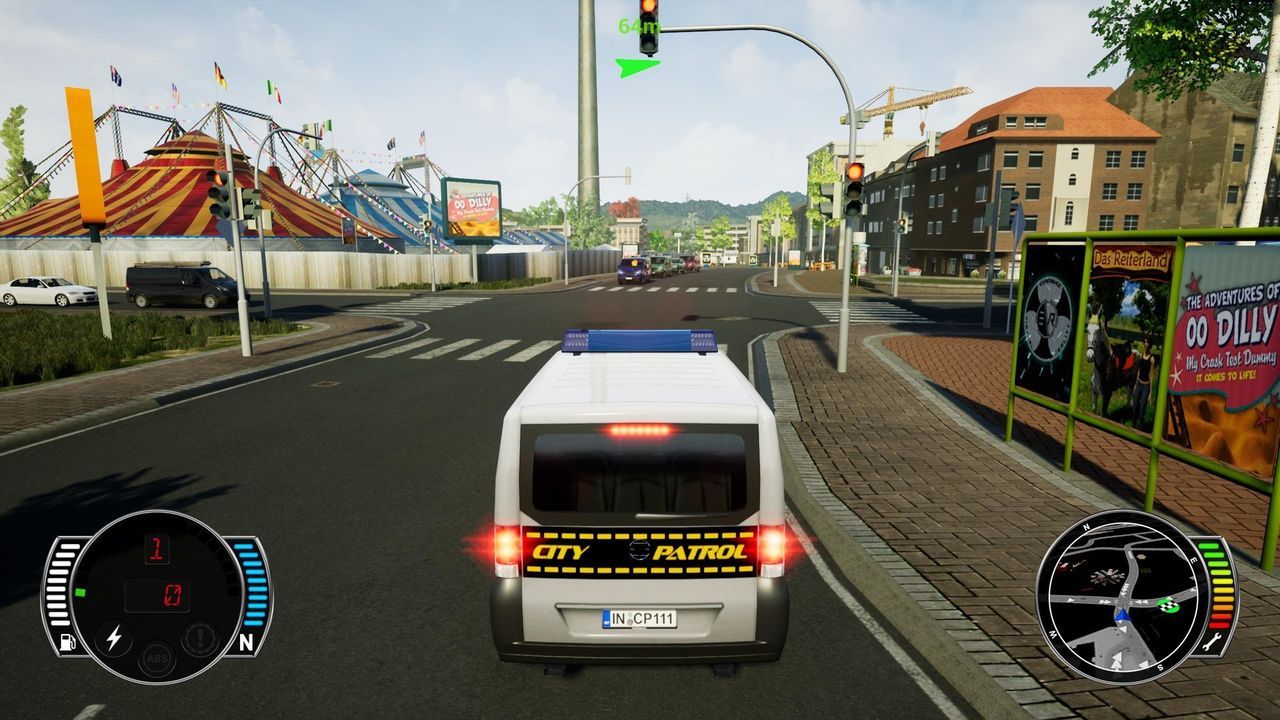Click the fuel pump icon on the speedometer
The width and height of the screenshot is (1280, 720).
tap(66, 641)
